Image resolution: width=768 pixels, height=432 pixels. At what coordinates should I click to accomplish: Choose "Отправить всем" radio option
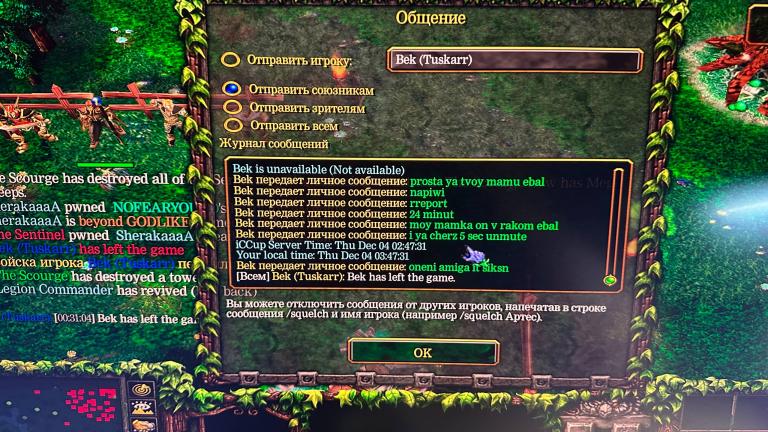(234, 125)
